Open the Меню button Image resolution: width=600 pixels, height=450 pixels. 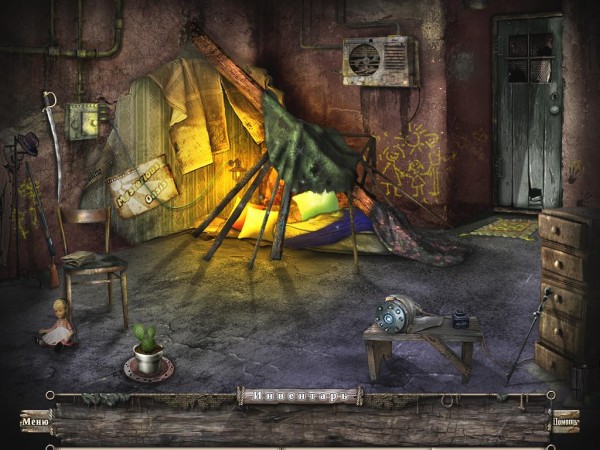34,422
